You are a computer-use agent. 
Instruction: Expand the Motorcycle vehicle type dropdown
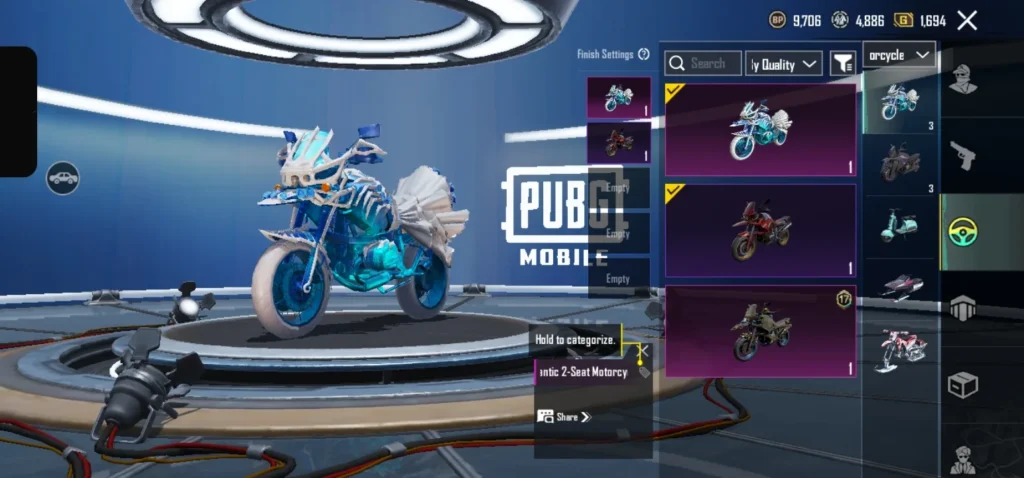pos(899,55)
